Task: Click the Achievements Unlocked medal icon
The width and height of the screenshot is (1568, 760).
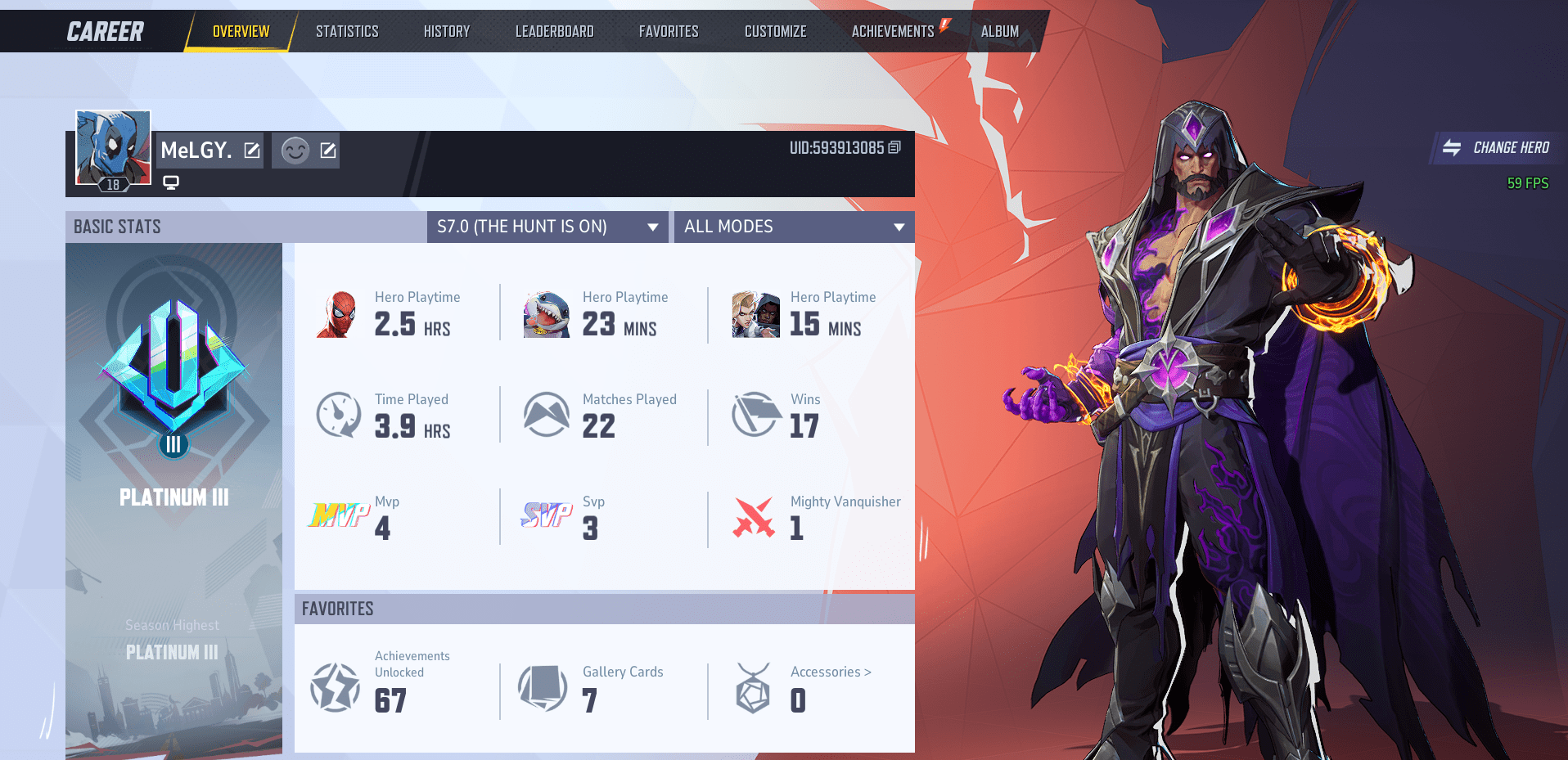Action: pyautogui.click(x=336, y=687)
